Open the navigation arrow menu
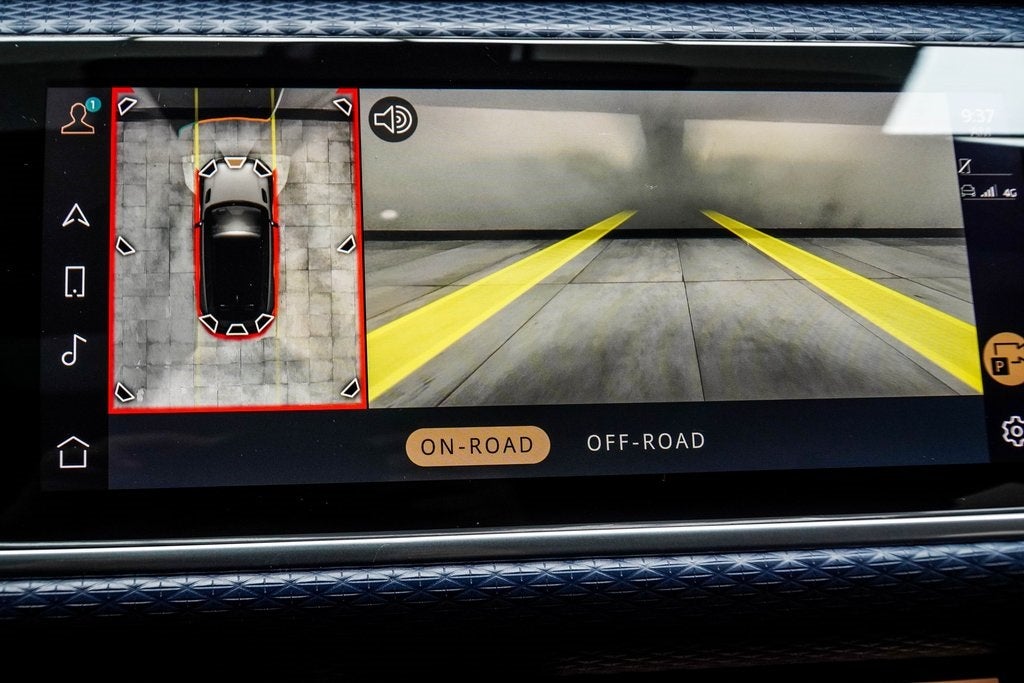Viewport: 1024px width, 683px height. coord(76,214)
